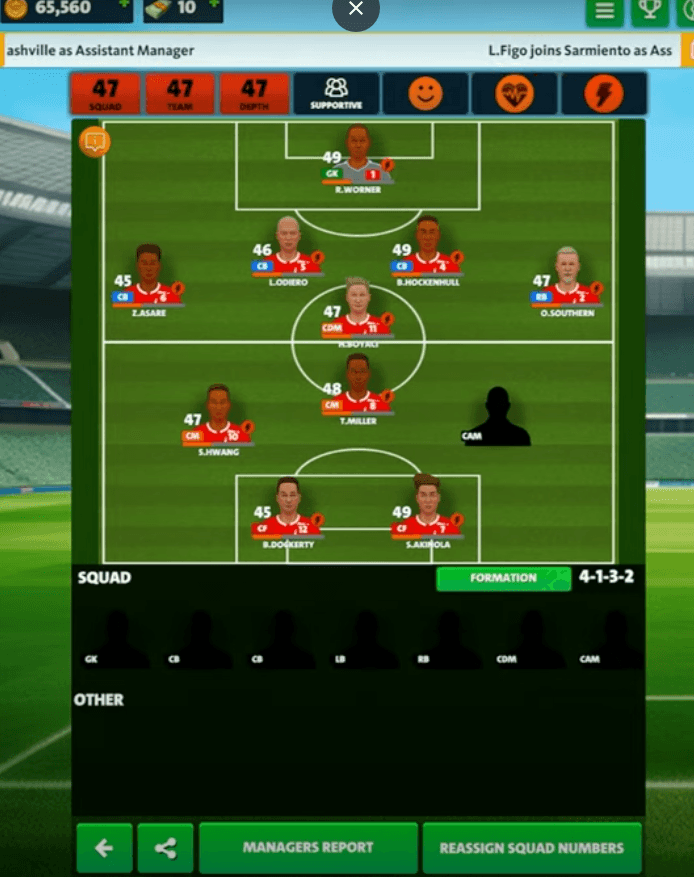Reassign squad numbers
This screenshot has height=877, width=694.
point(531,848)
